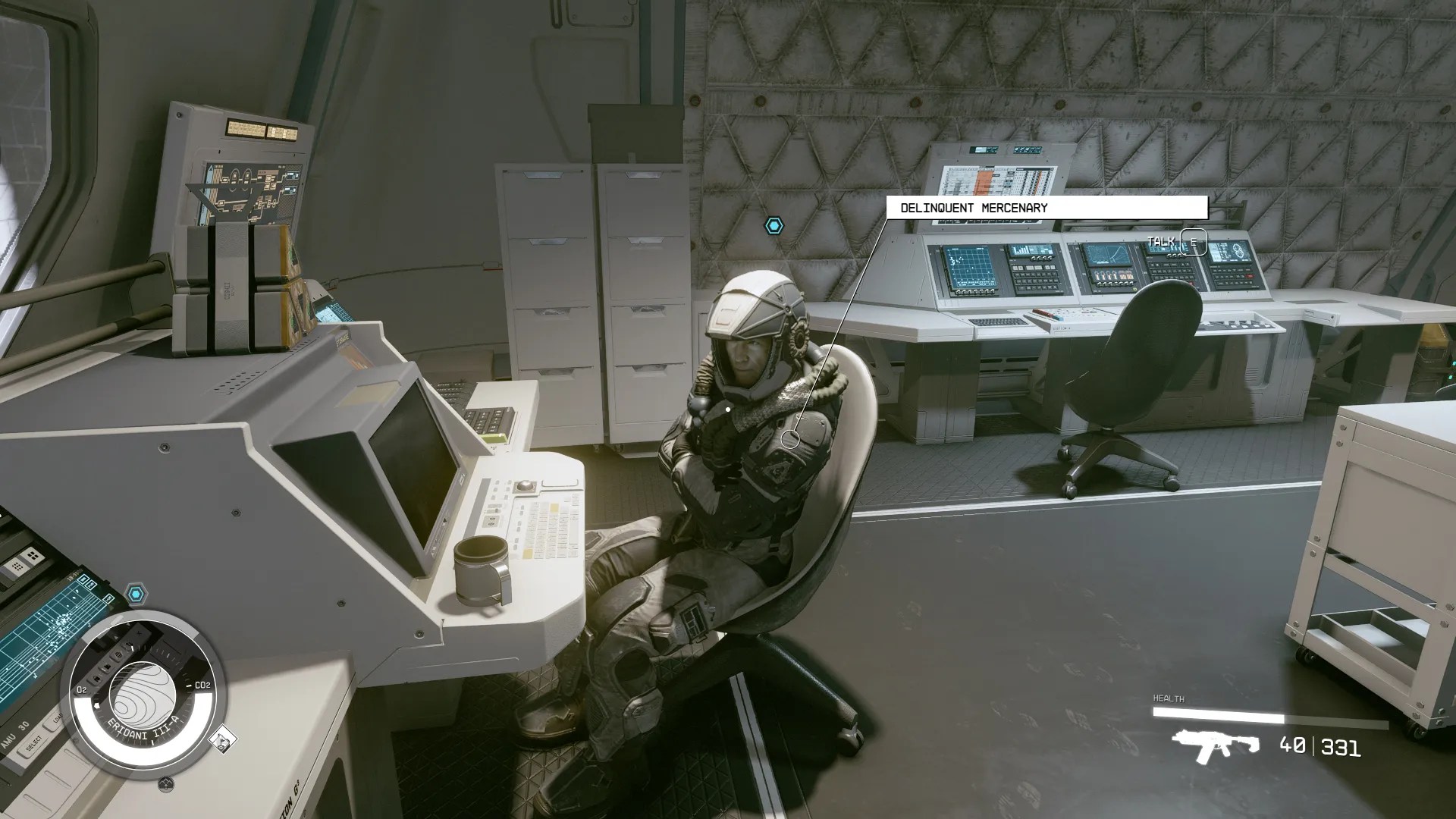Click the landing waypoint icon below the compass
Viewport: 1456px width, 819px height.
click(166, 783)
